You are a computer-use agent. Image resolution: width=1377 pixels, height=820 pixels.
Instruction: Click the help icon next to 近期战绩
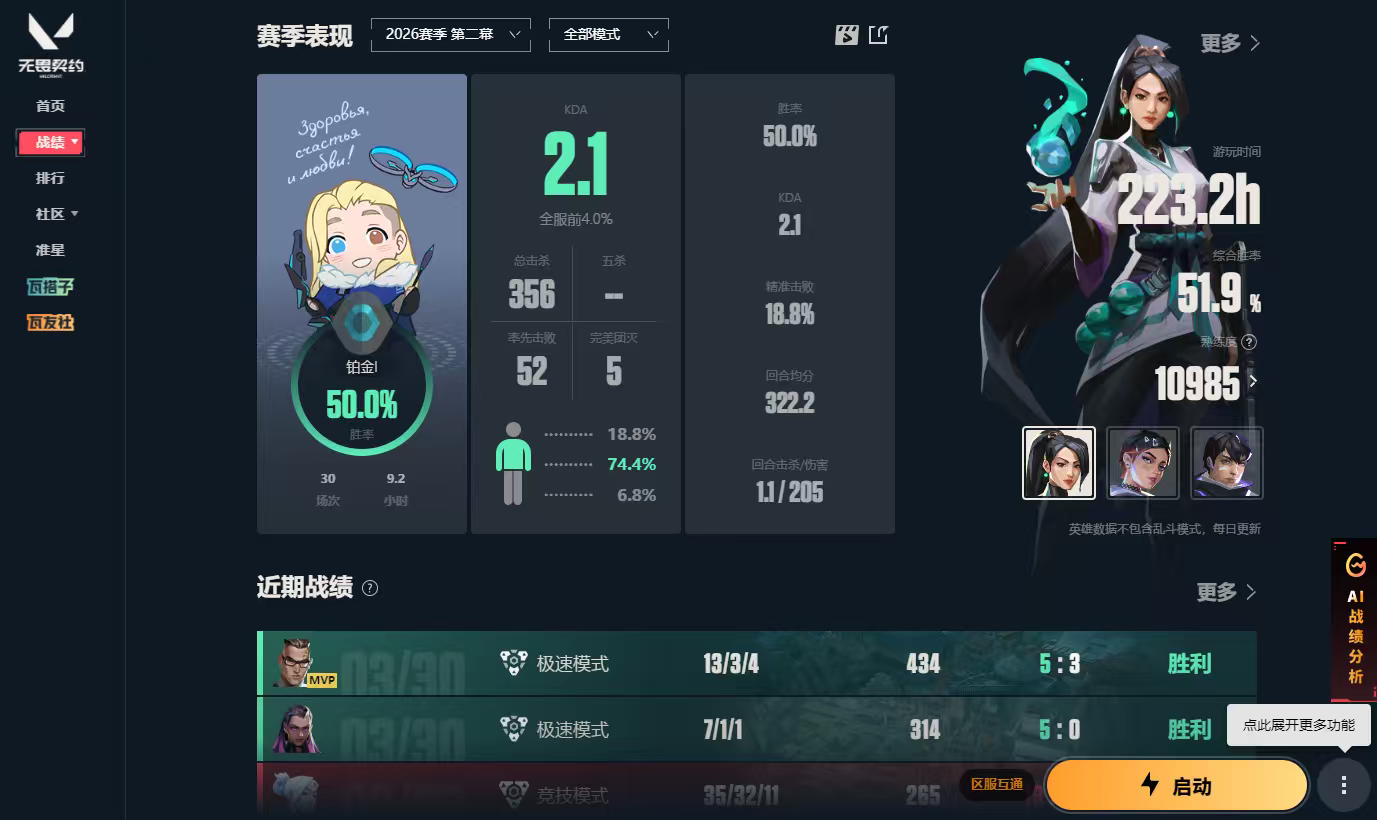[x=368, y=590]
